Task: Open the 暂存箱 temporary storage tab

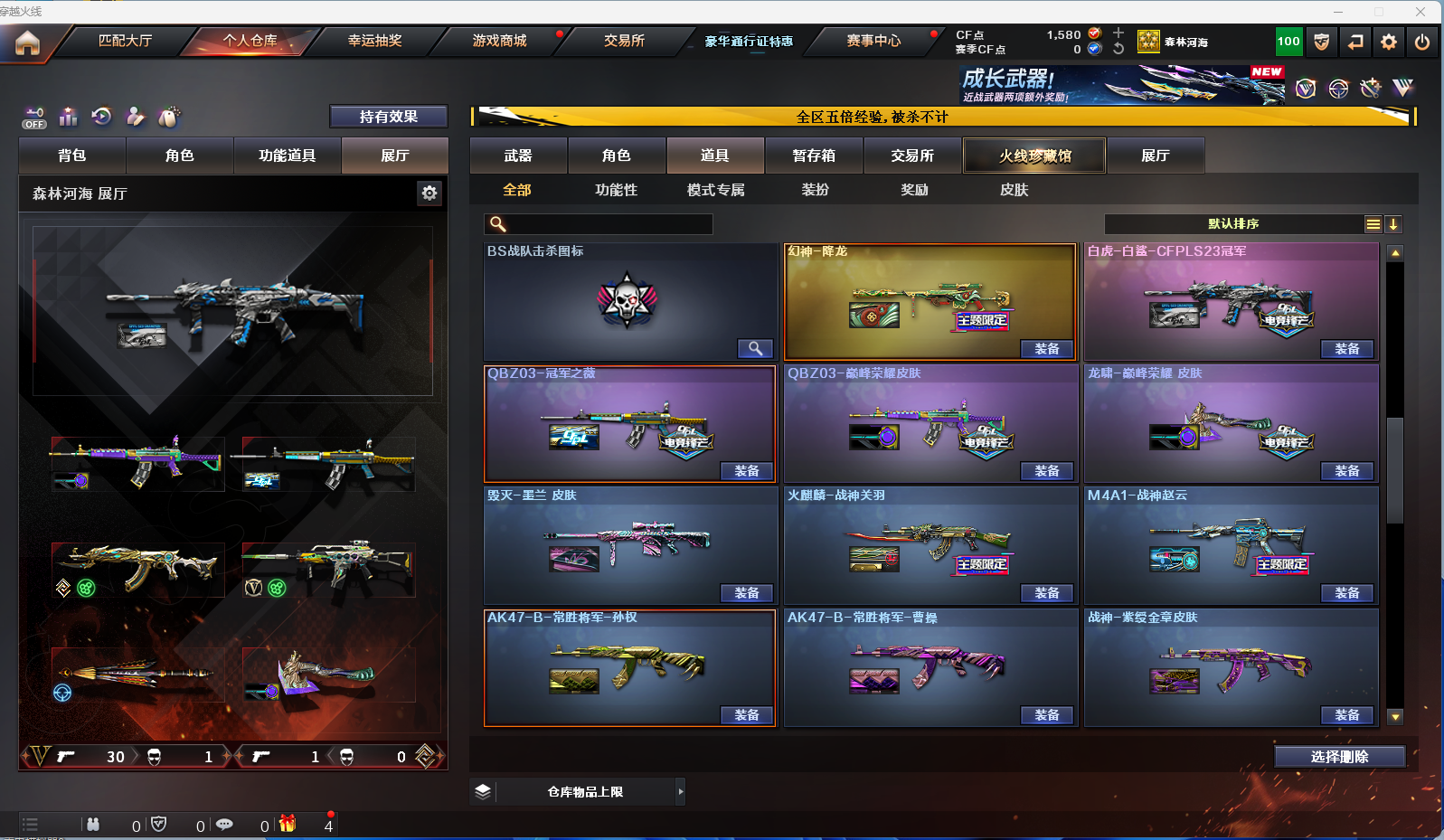Action: [x=814, y=156]
